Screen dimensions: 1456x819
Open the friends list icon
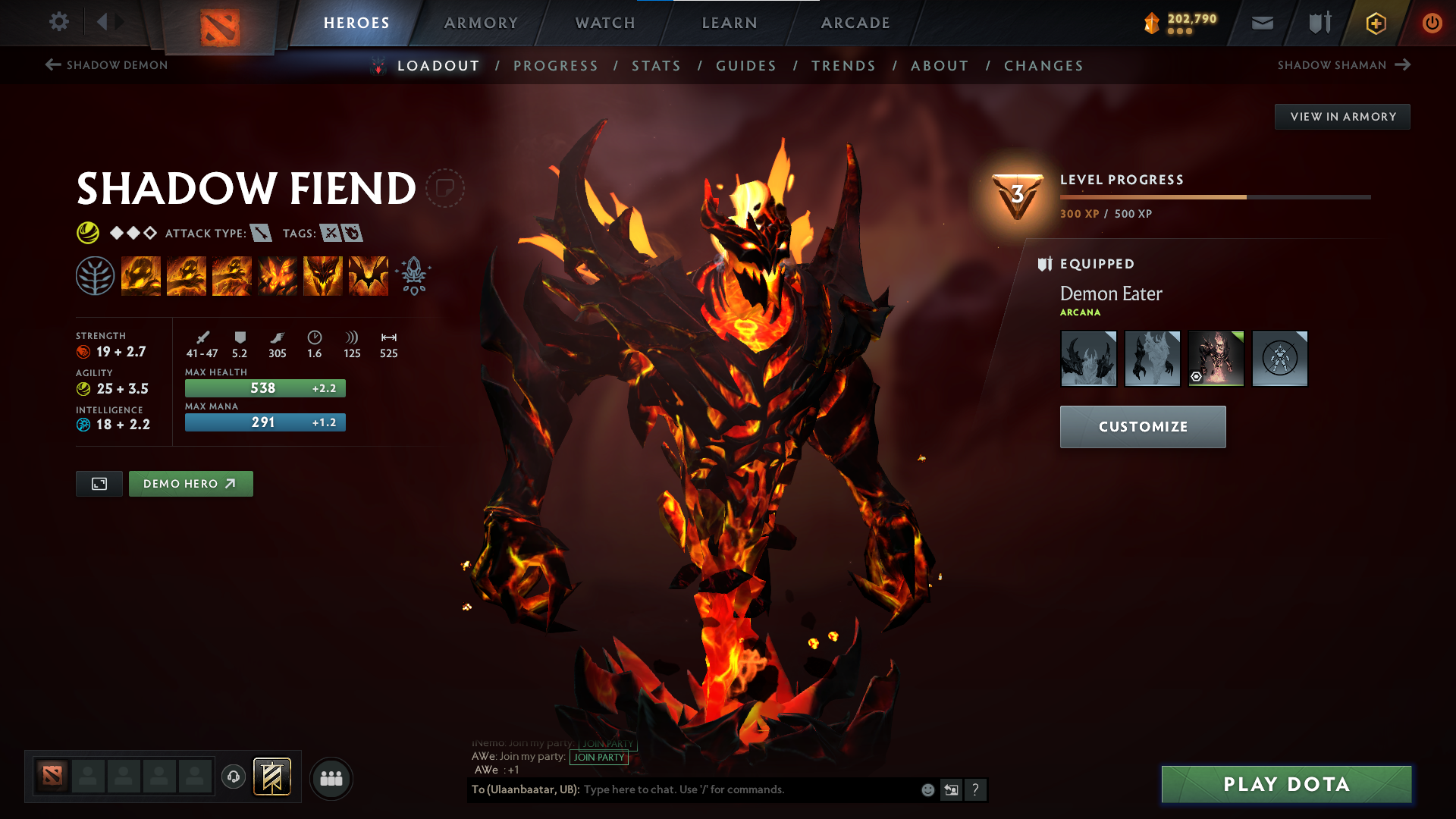point(331,777)
